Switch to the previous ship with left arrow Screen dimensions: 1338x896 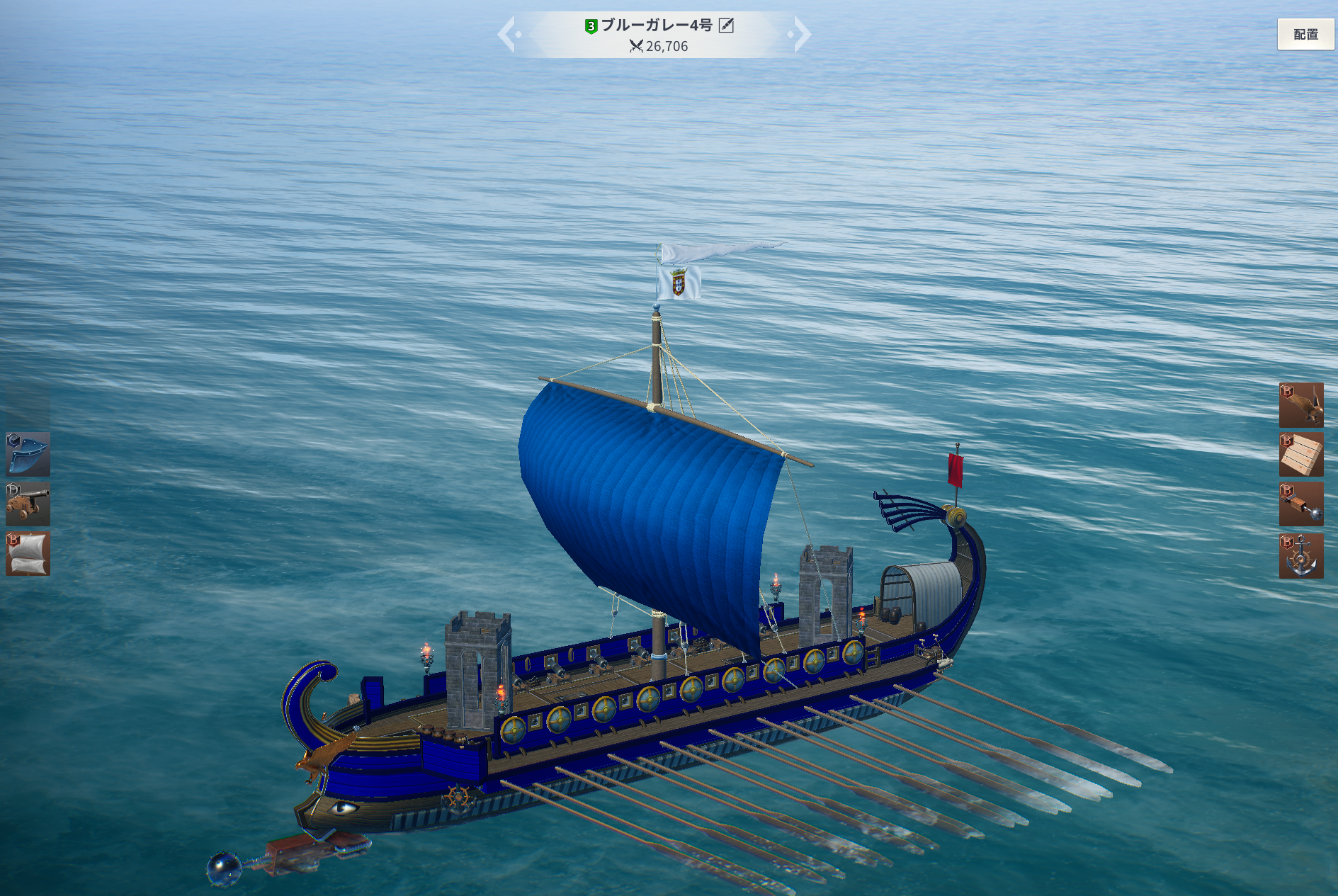pyautogui.click(x=507, y=34)
